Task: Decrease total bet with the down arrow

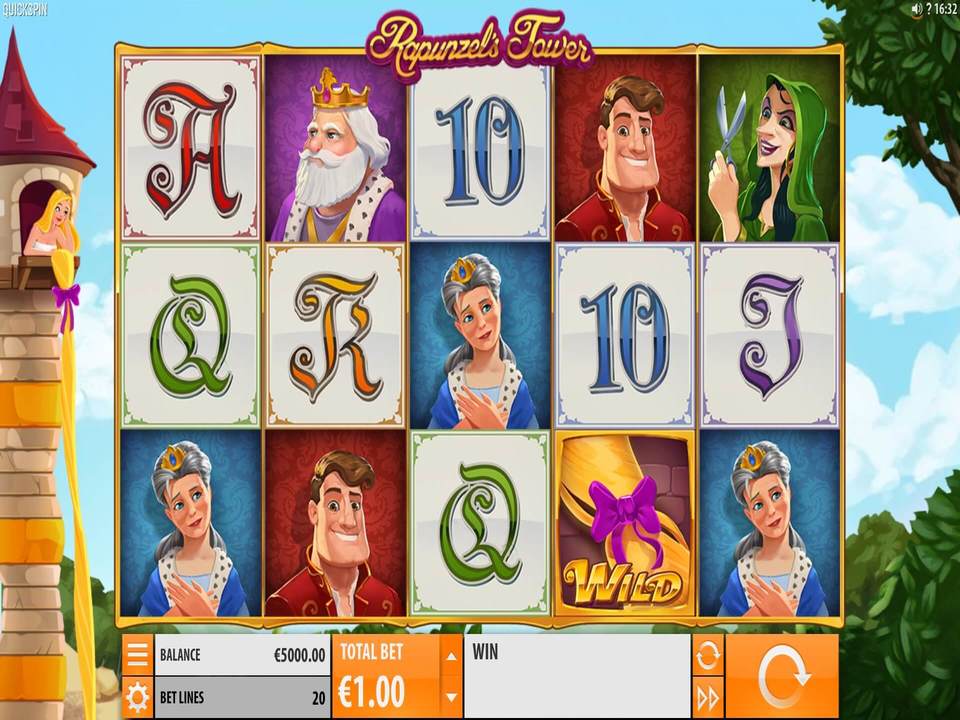Action: point(451,697)
